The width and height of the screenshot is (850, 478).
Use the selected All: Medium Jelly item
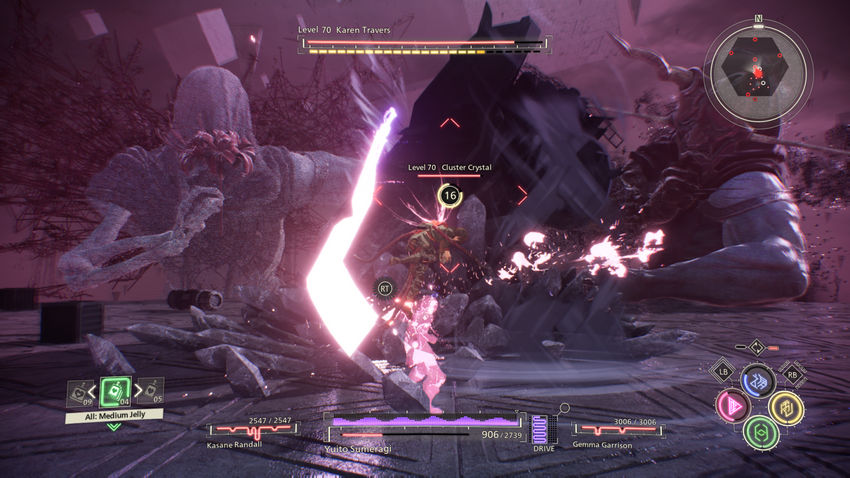(114, 391)
